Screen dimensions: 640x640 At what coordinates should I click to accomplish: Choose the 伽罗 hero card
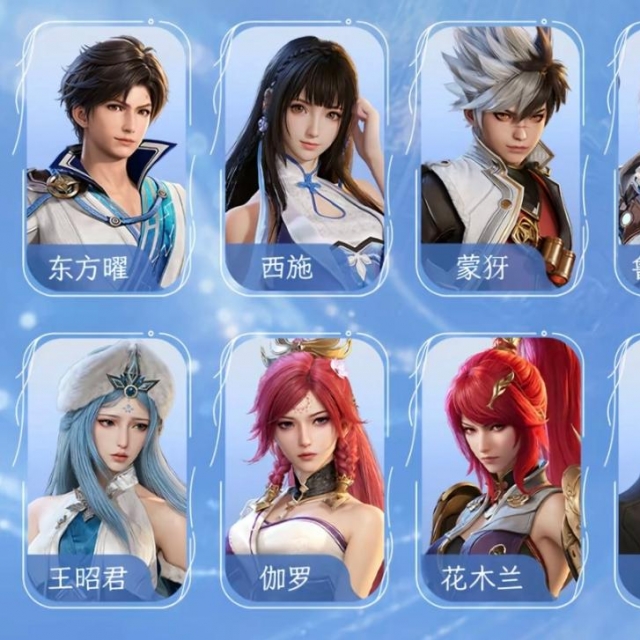click(x=304, y=468)
